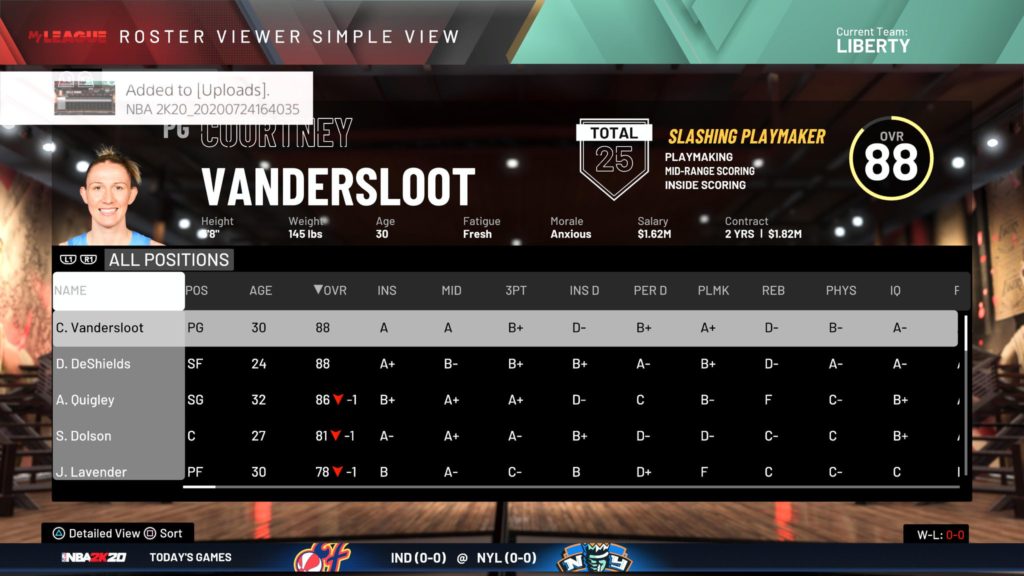Sort by the IQ column header
The image size is (1024, 576).
(x=895, y=291)
